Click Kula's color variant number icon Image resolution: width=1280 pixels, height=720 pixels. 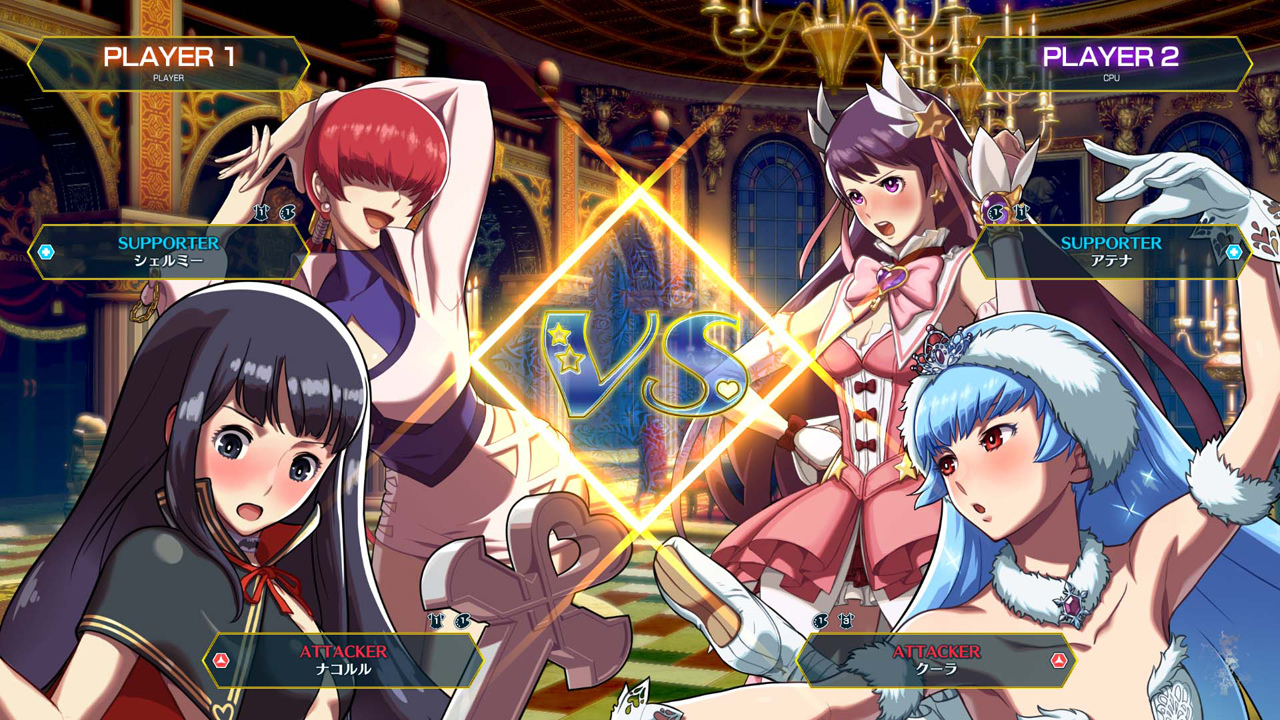pos(820,622)
